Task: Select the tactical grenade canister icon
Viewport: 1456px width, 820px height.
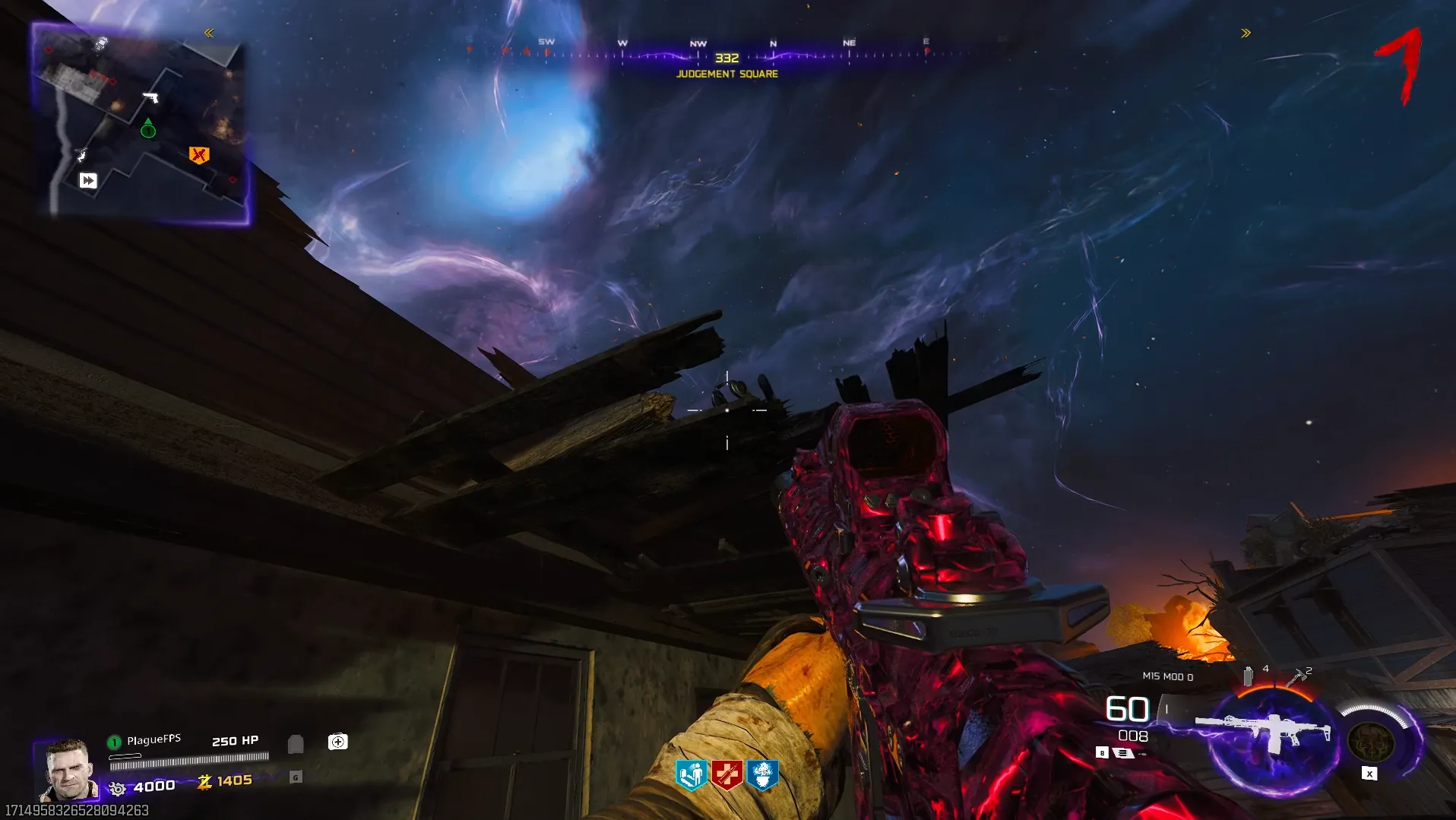Action: [x=1248, y=676]
